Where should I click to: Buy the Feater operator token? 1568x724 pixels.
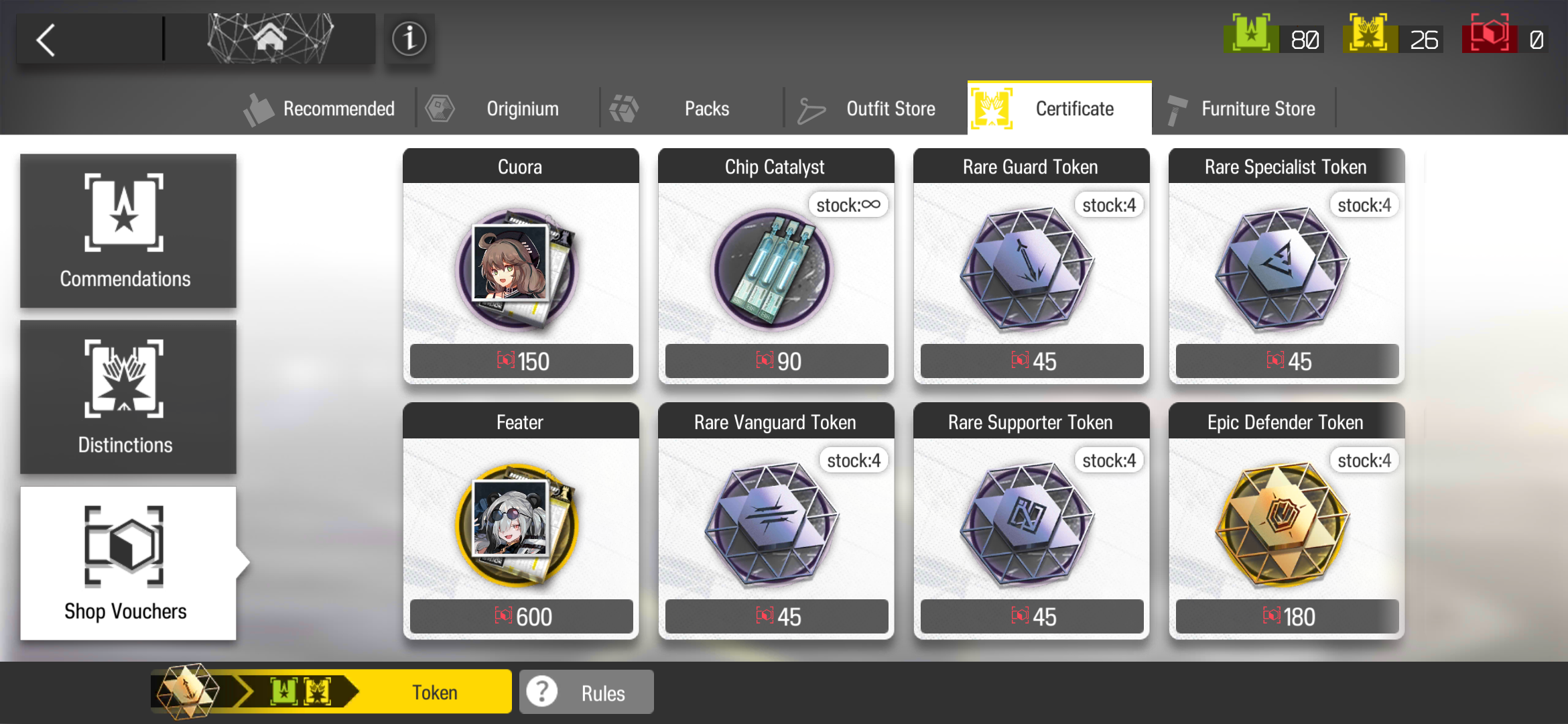point(521,523)
